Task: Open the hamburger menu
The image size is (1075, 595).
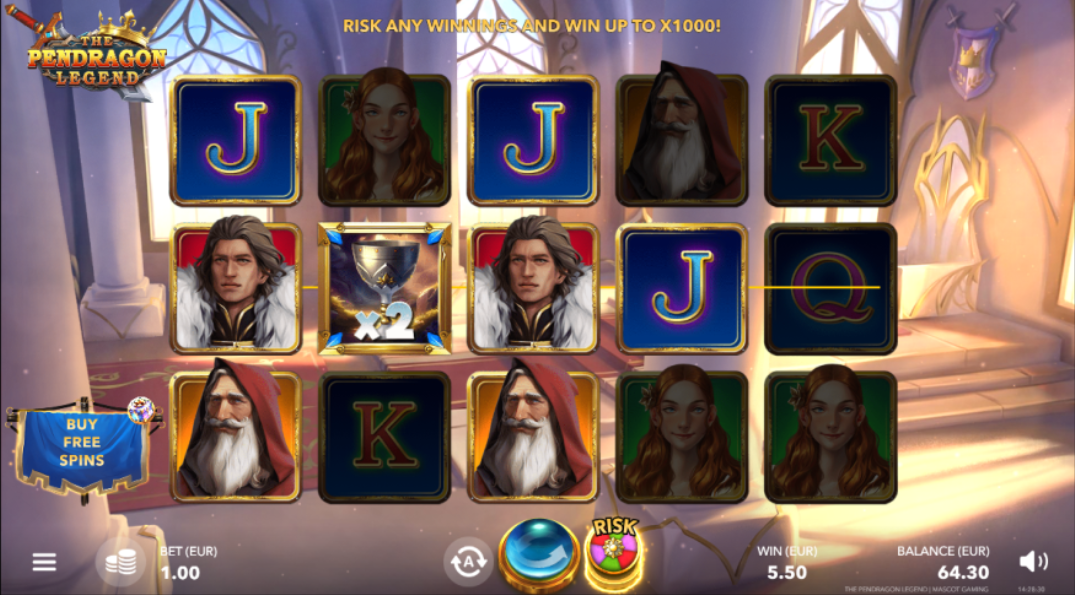Action: click(x=44, y=562)
